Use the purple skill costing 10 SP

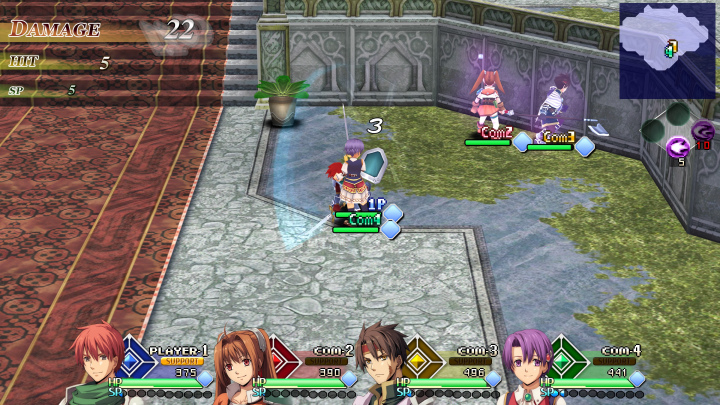[x=703, y=131]
